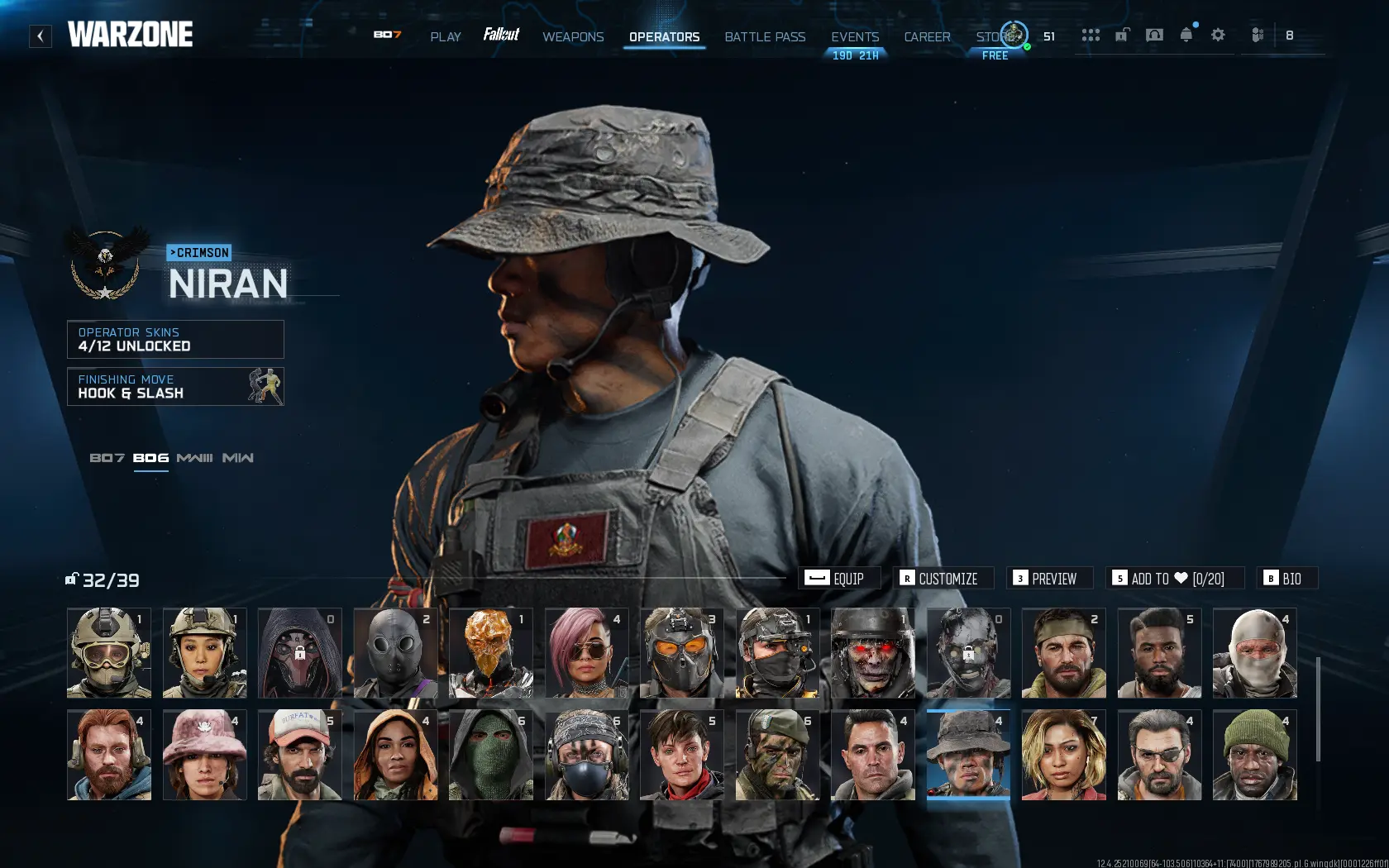The width and height of the screenshot is (1389, 868).
Task: Select the OPERATORS menu item
Action: point(664,36)
